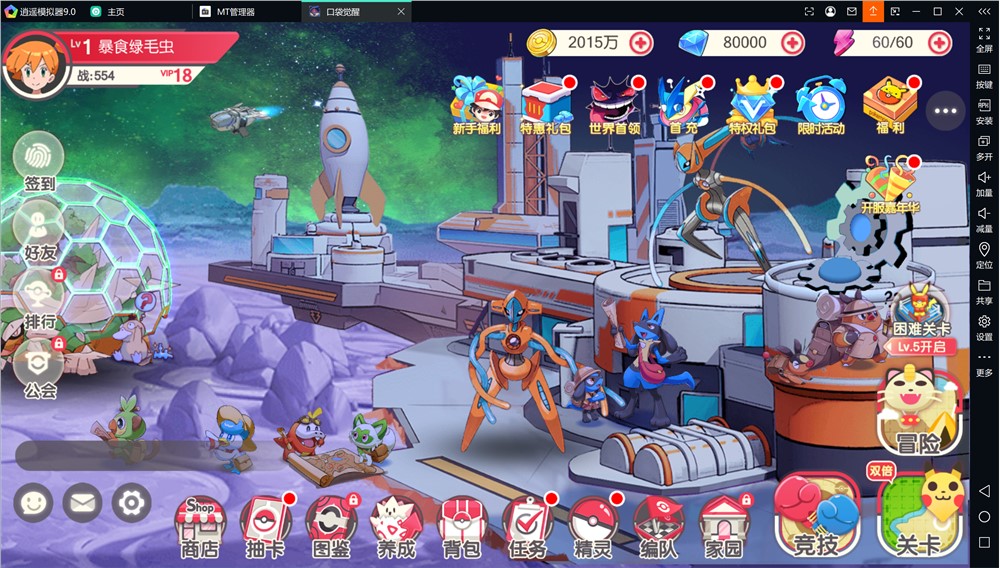The image size is (1000, 568).
Task: Open the 编队 team formation menu
Action: pos(658,526)
